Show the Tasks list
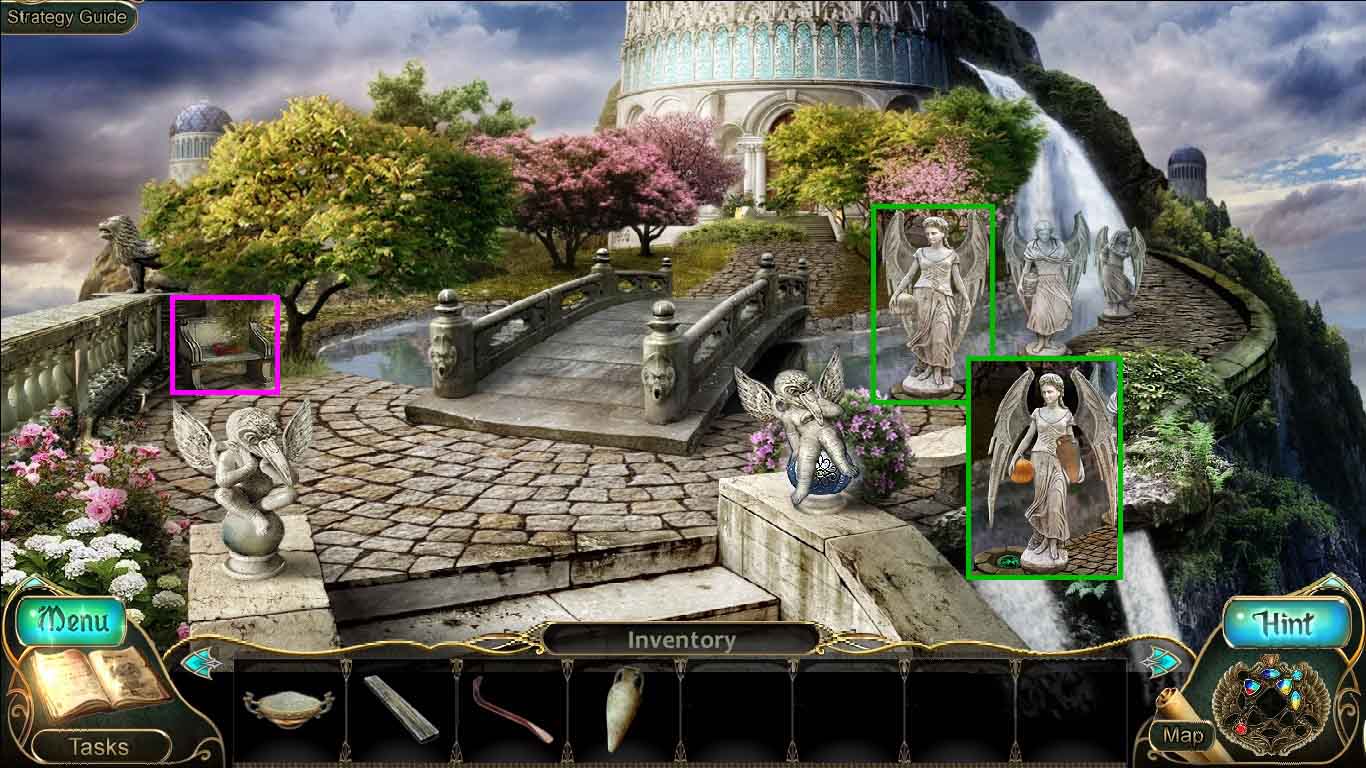Image resolution: width=1366 pixels, height=768 pixels. (99, 746)
